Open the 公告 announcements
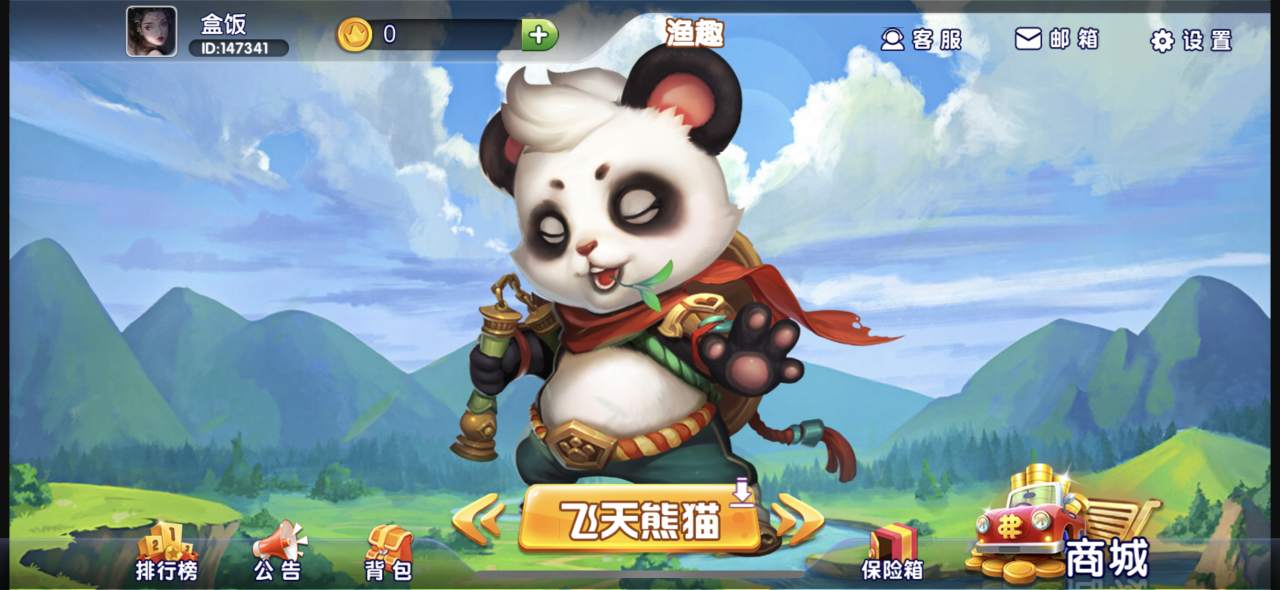 [277, 553]
